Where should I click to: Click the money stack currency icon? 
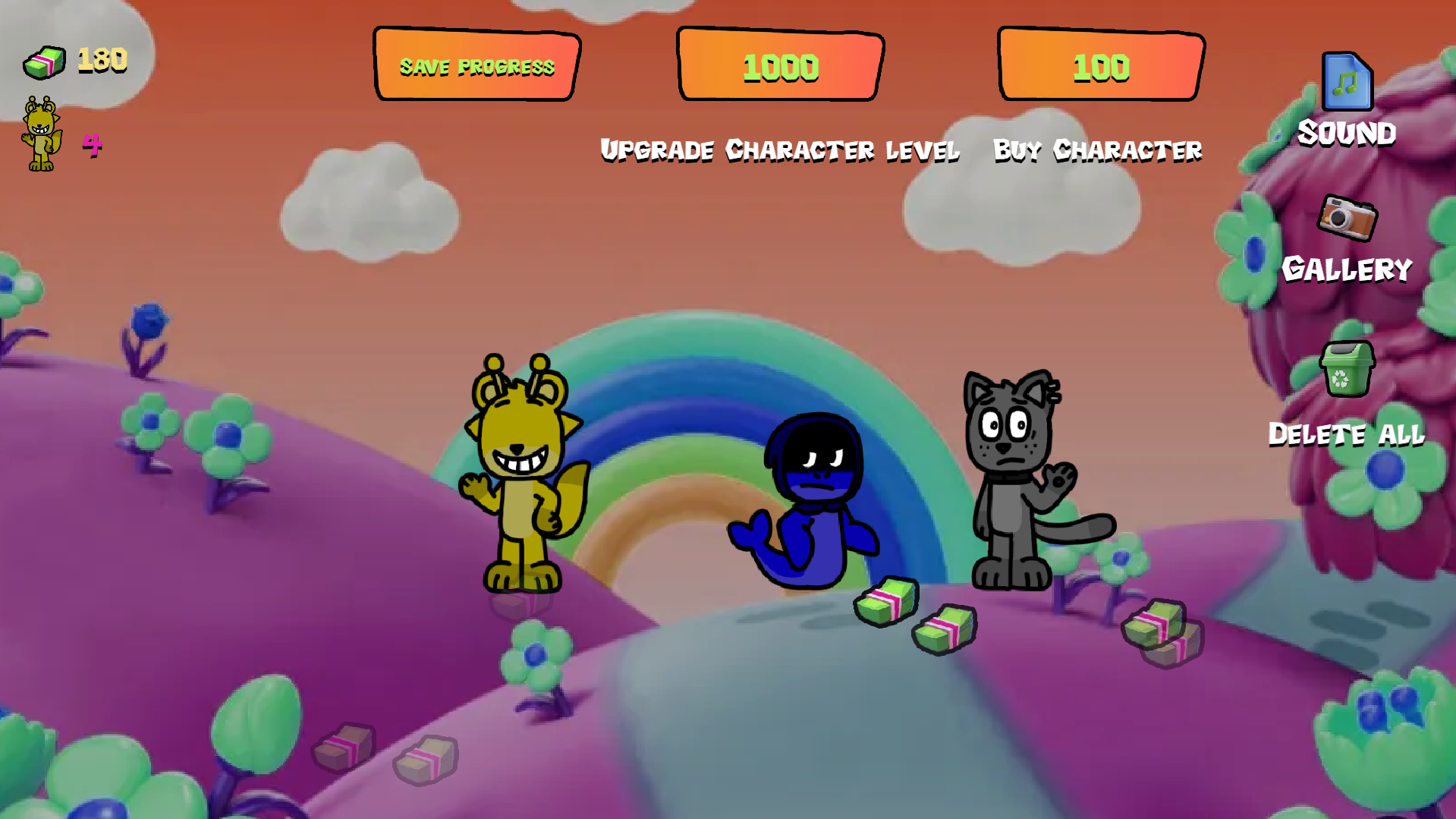coord(44,61)
